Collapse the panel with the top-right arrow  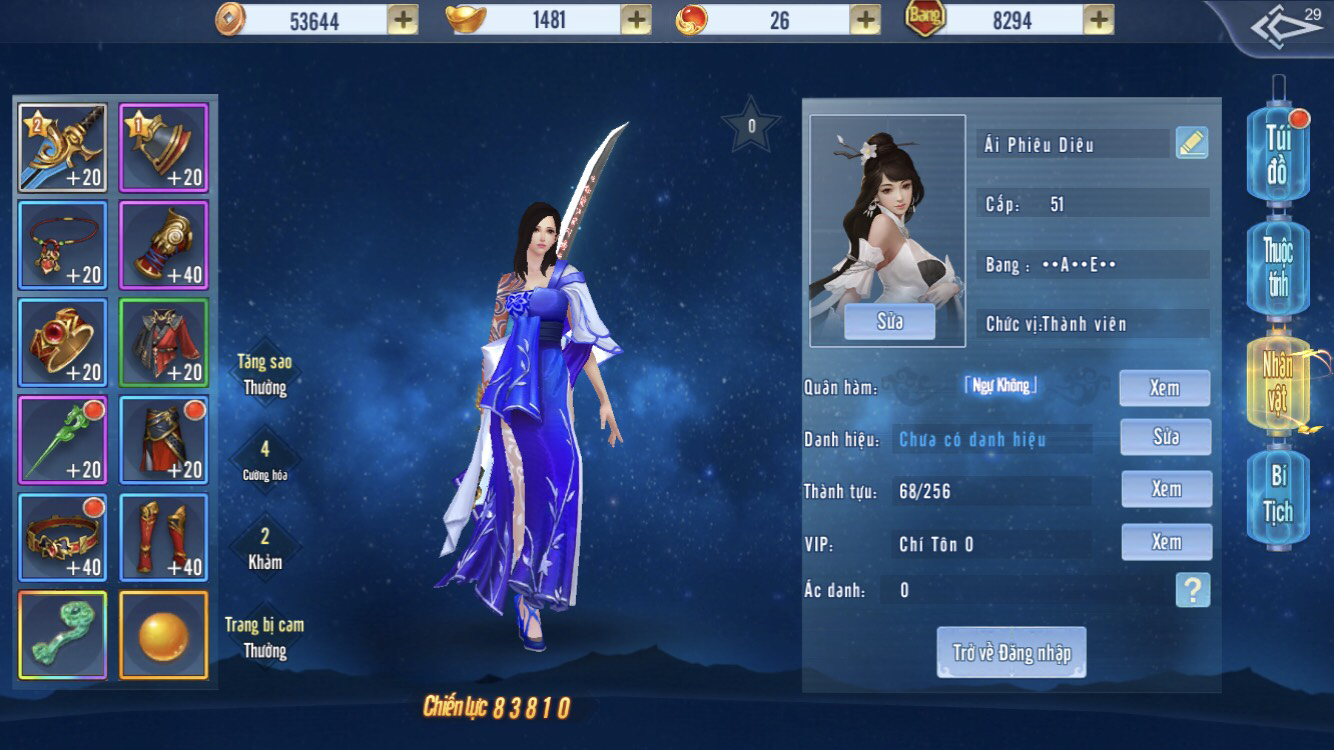click(x=1288, y=27)
